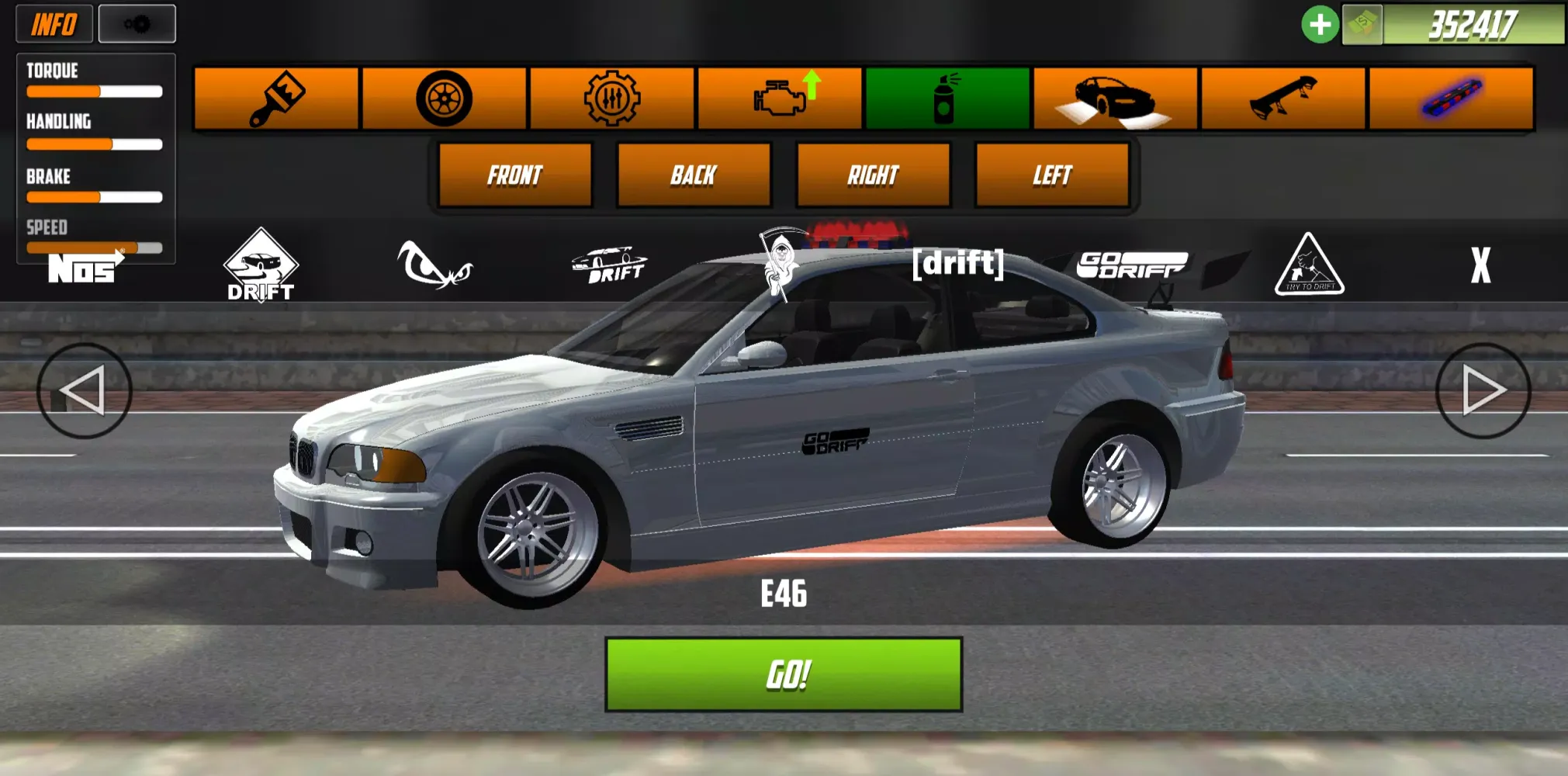Screen dimensions: 1568x776
Task: Select the spray can decals category
Action: pos(947,99)
